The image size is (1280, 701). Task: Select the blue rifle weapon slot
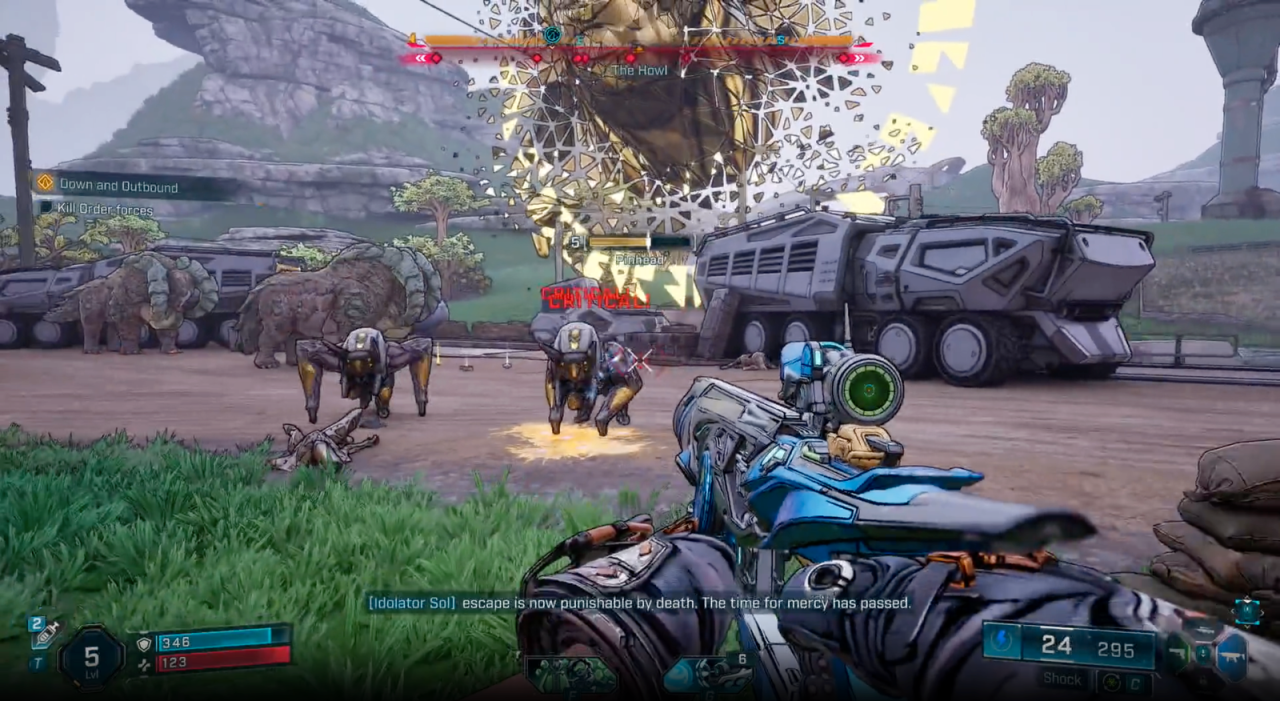pos(1231,655)
